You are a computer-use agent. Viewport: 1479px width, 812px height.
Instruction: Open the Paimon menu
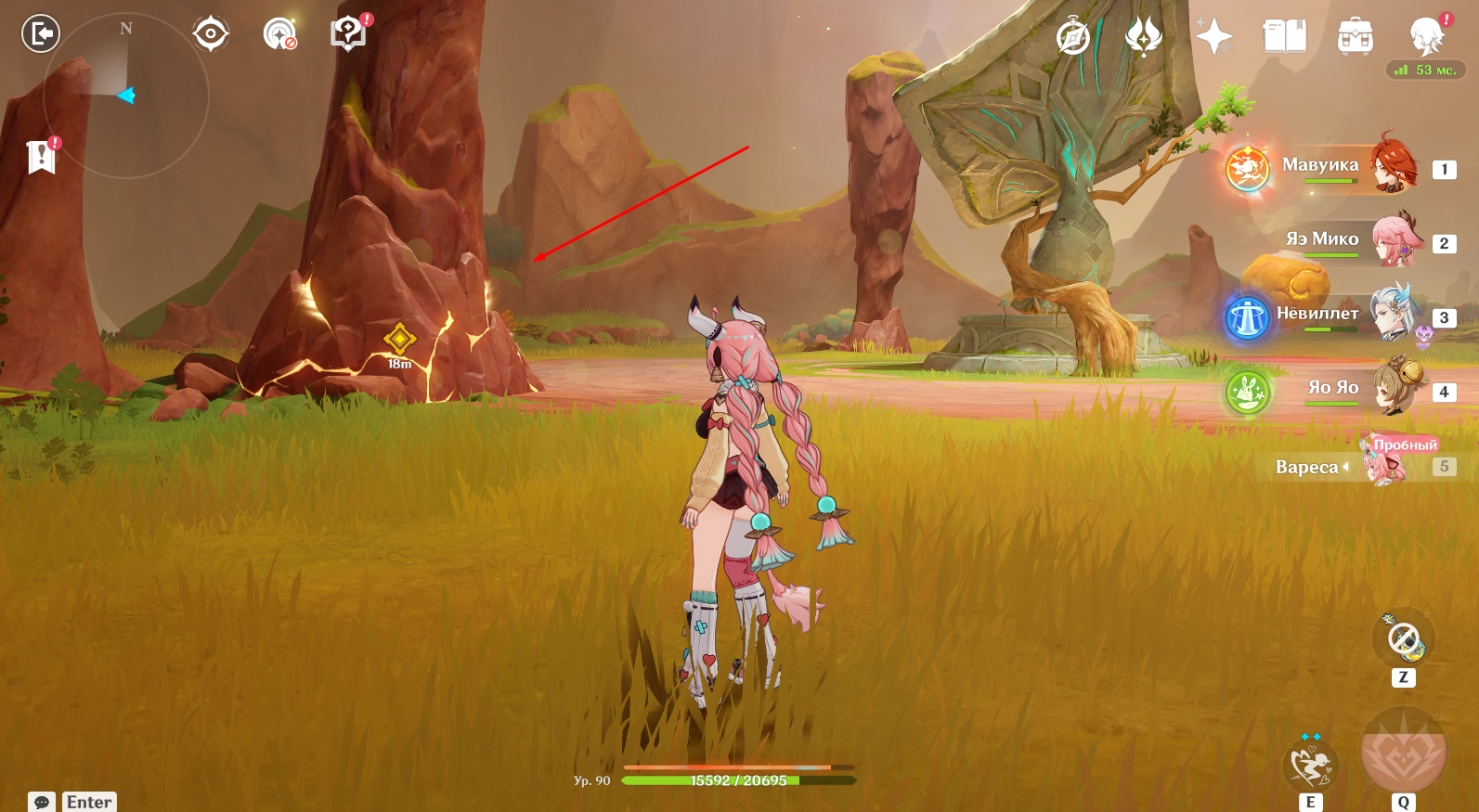point(1426,37)
